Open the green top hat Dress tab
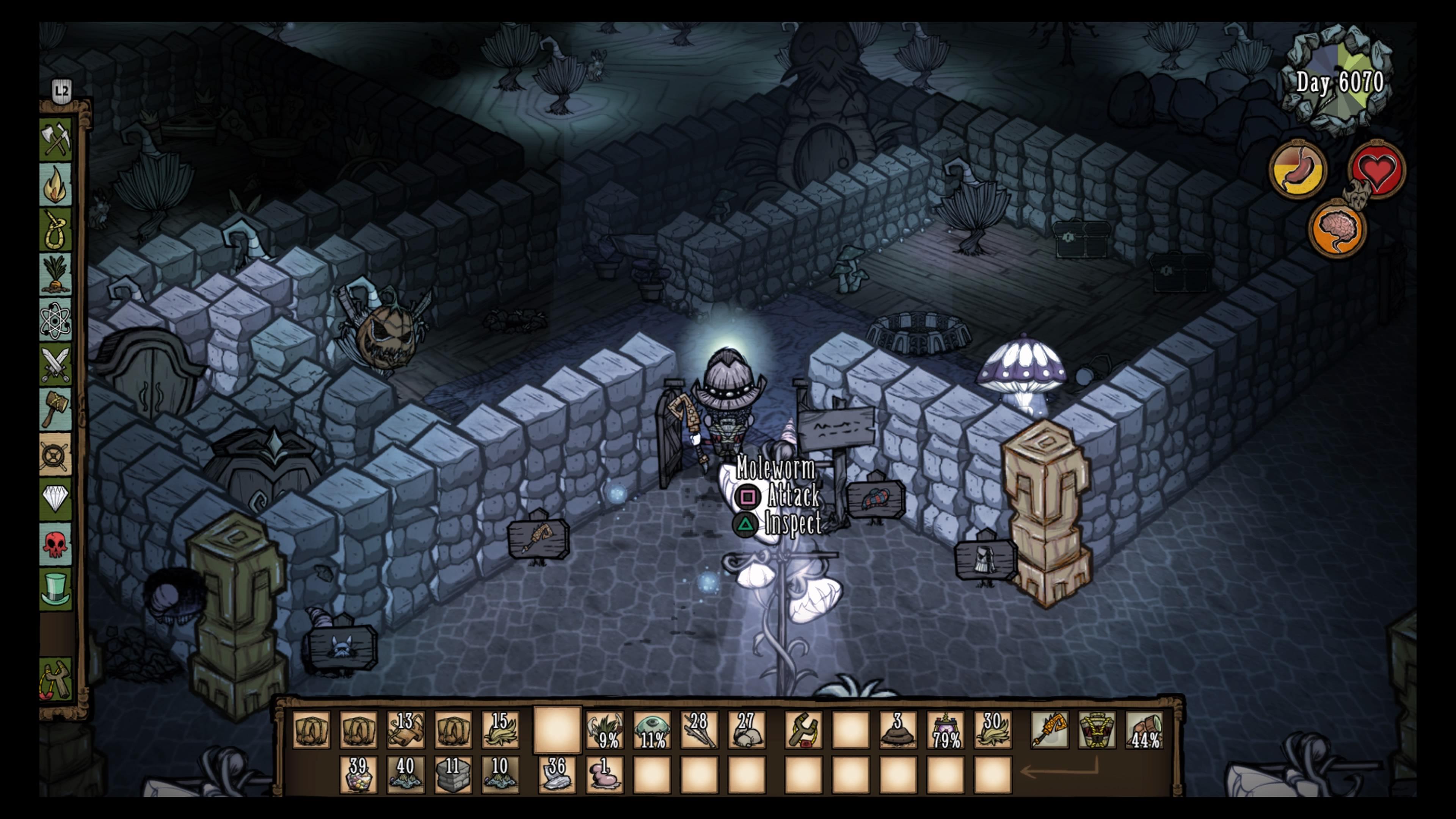 point(56,588)
